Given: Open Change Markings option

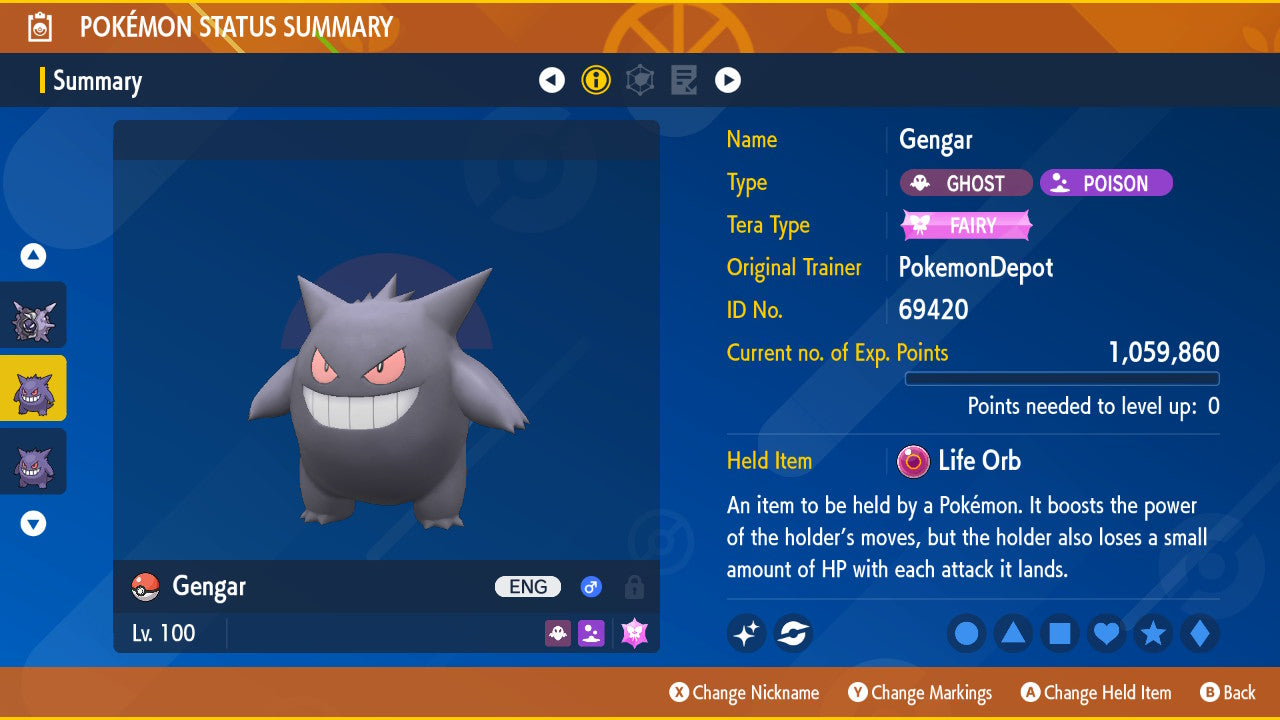Looking at the screenshot, I should click(x=920, y=692).
